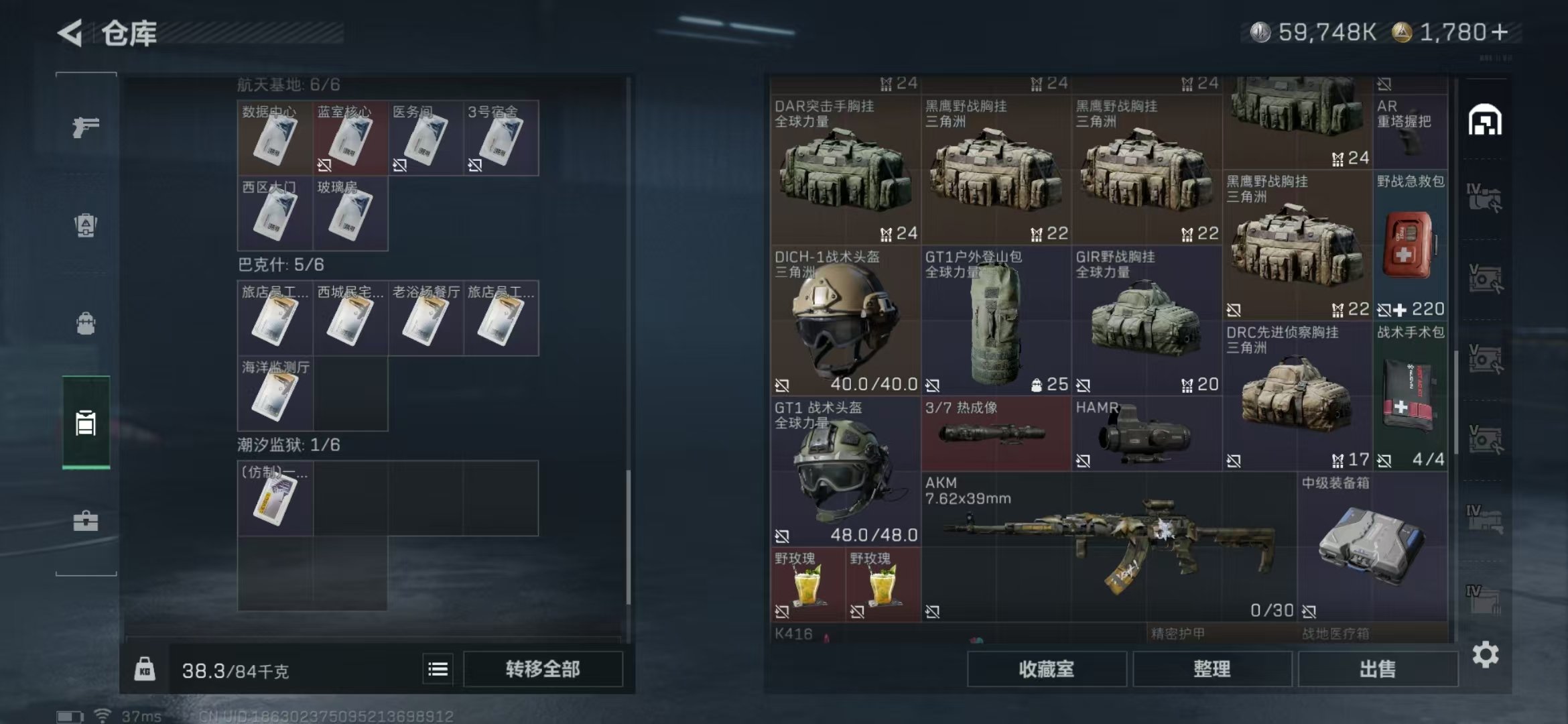The width and height of the screenshot is (1568, 724).
Task: Tap the 转移全部 transfer all button
Action: [x=543, y=669]
